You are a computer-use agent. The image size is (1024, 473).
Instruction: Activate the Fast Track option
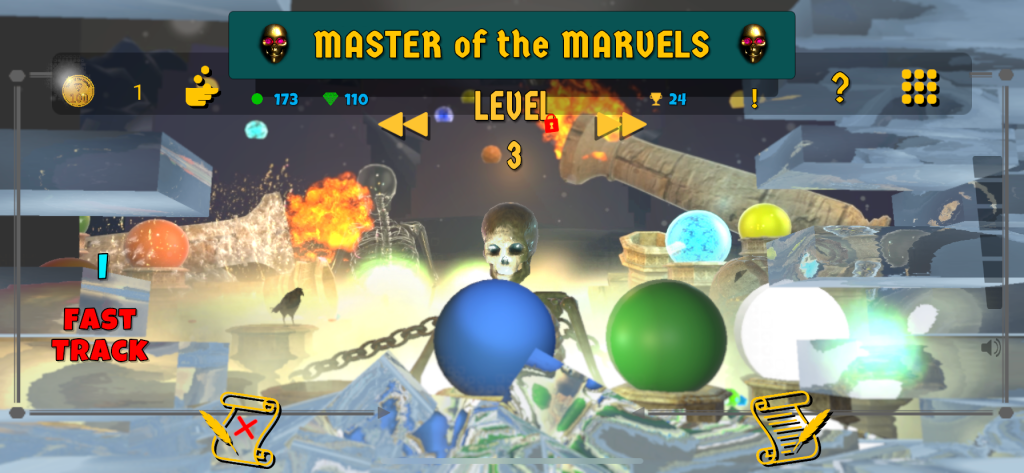pos(100,335)
